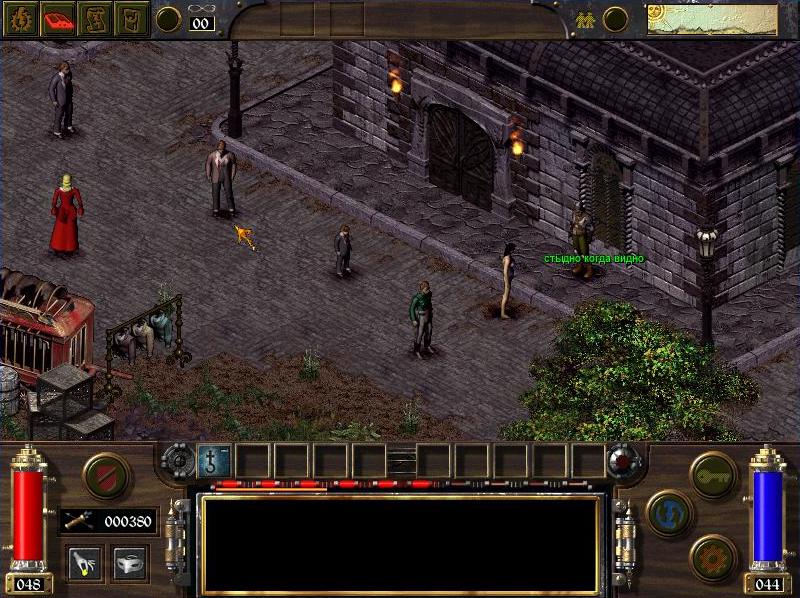
Task: Click the followers icon with two gold figures
Action: click(585, 19)
